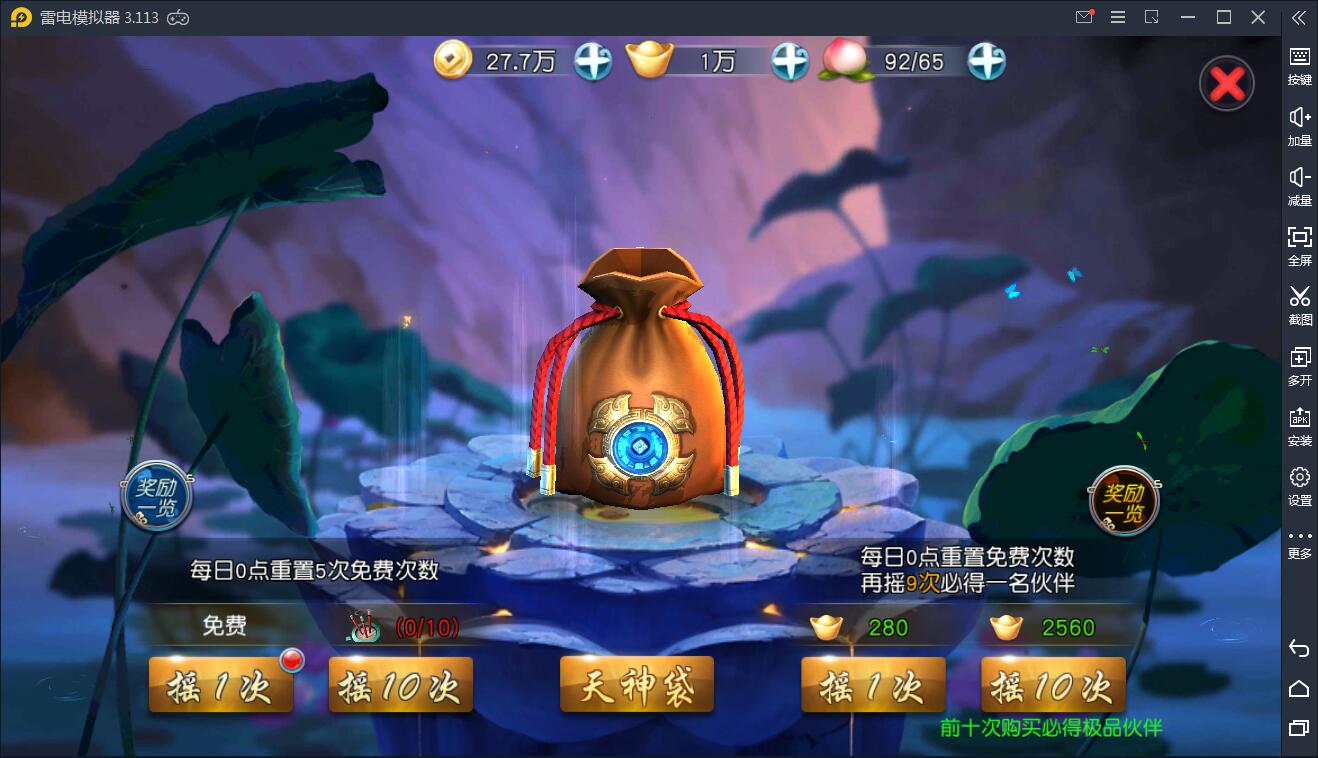Click the free 摇1次 draw button
Viewport: 1318px width, 758px height.
pyautogui.click(x=221, y=684)
